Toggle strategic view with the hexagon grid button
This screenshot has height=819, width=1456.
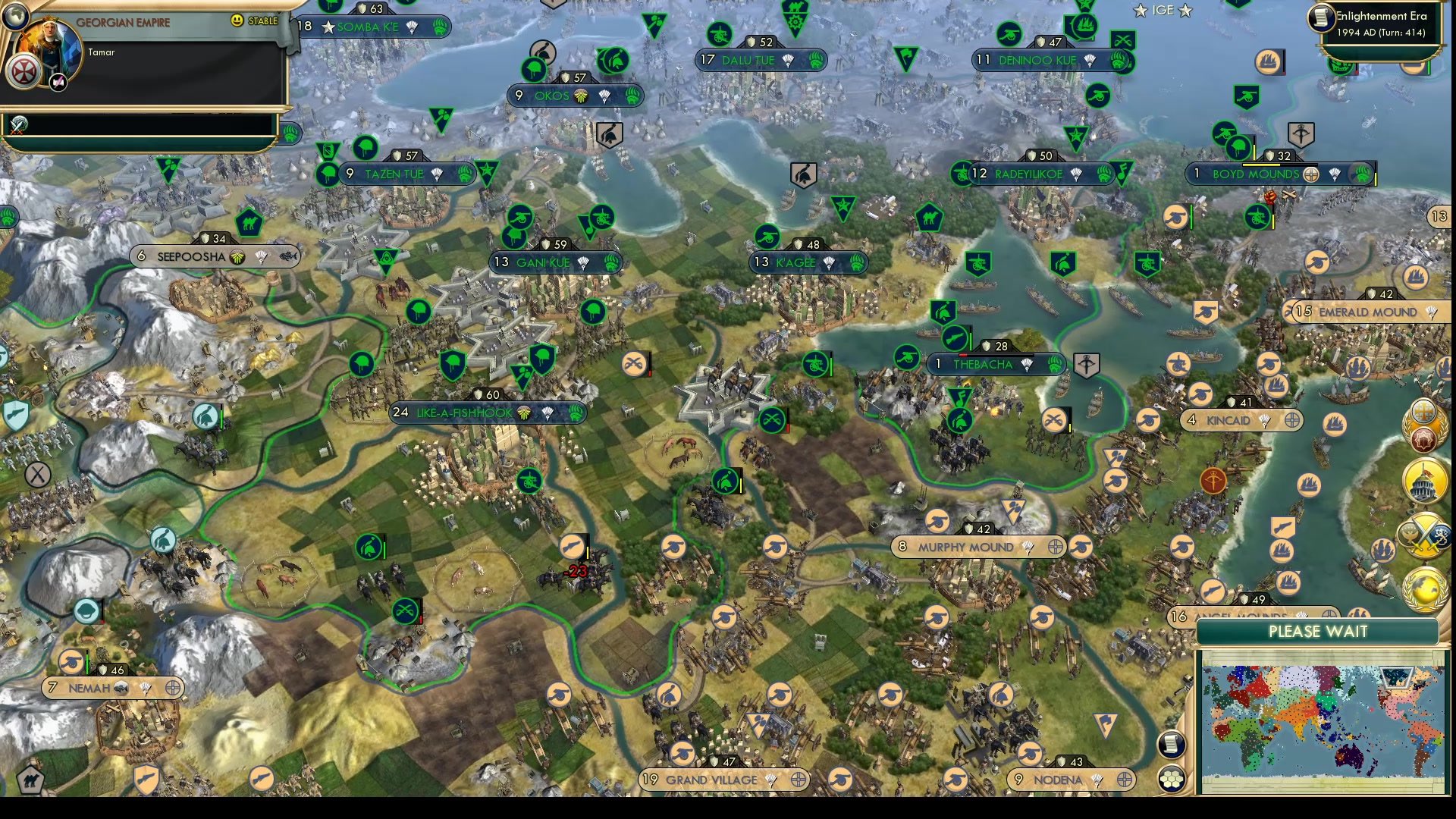pos(1172,779)
